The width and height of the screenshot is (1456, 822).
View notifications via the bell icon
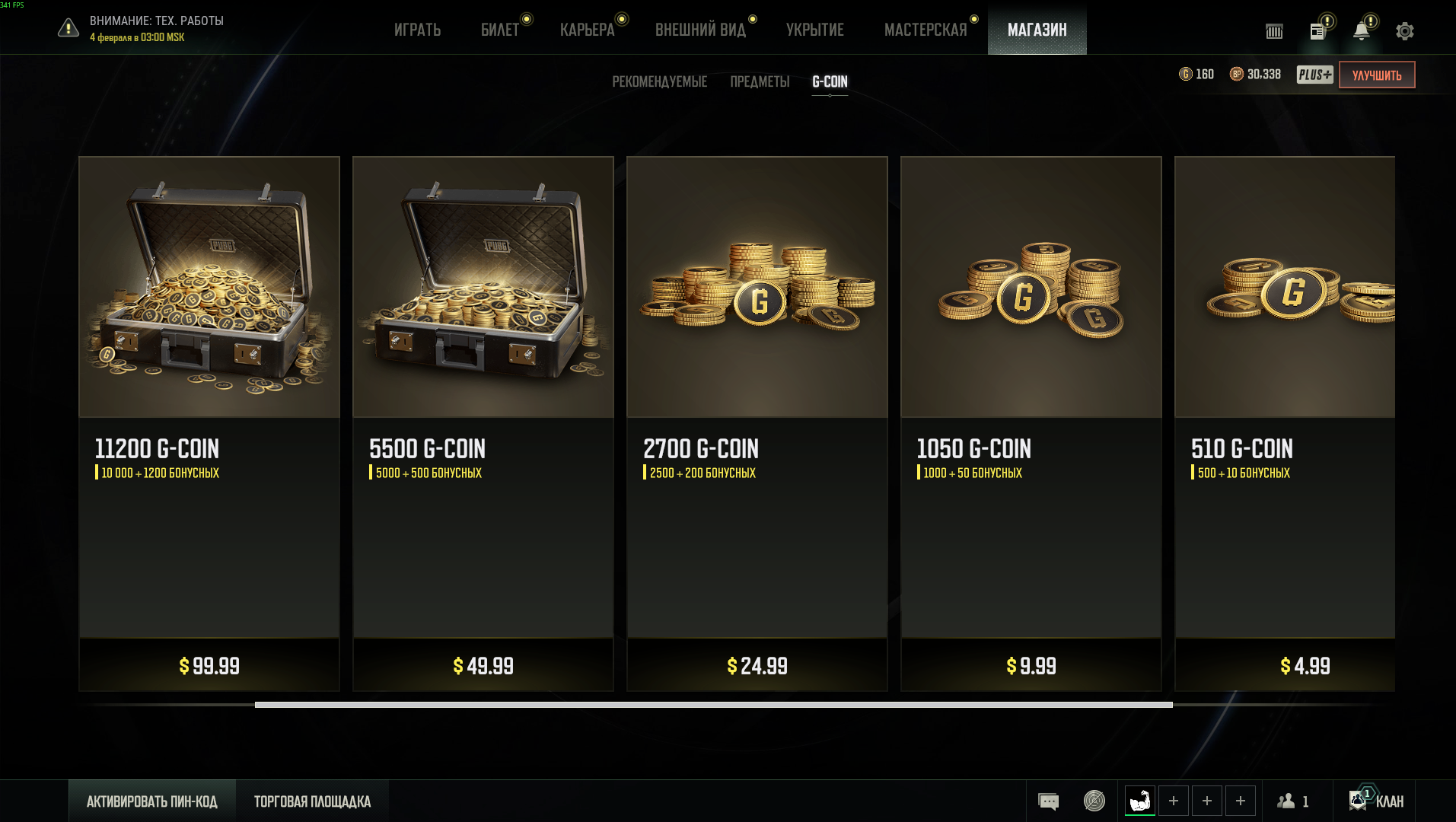1361,31
